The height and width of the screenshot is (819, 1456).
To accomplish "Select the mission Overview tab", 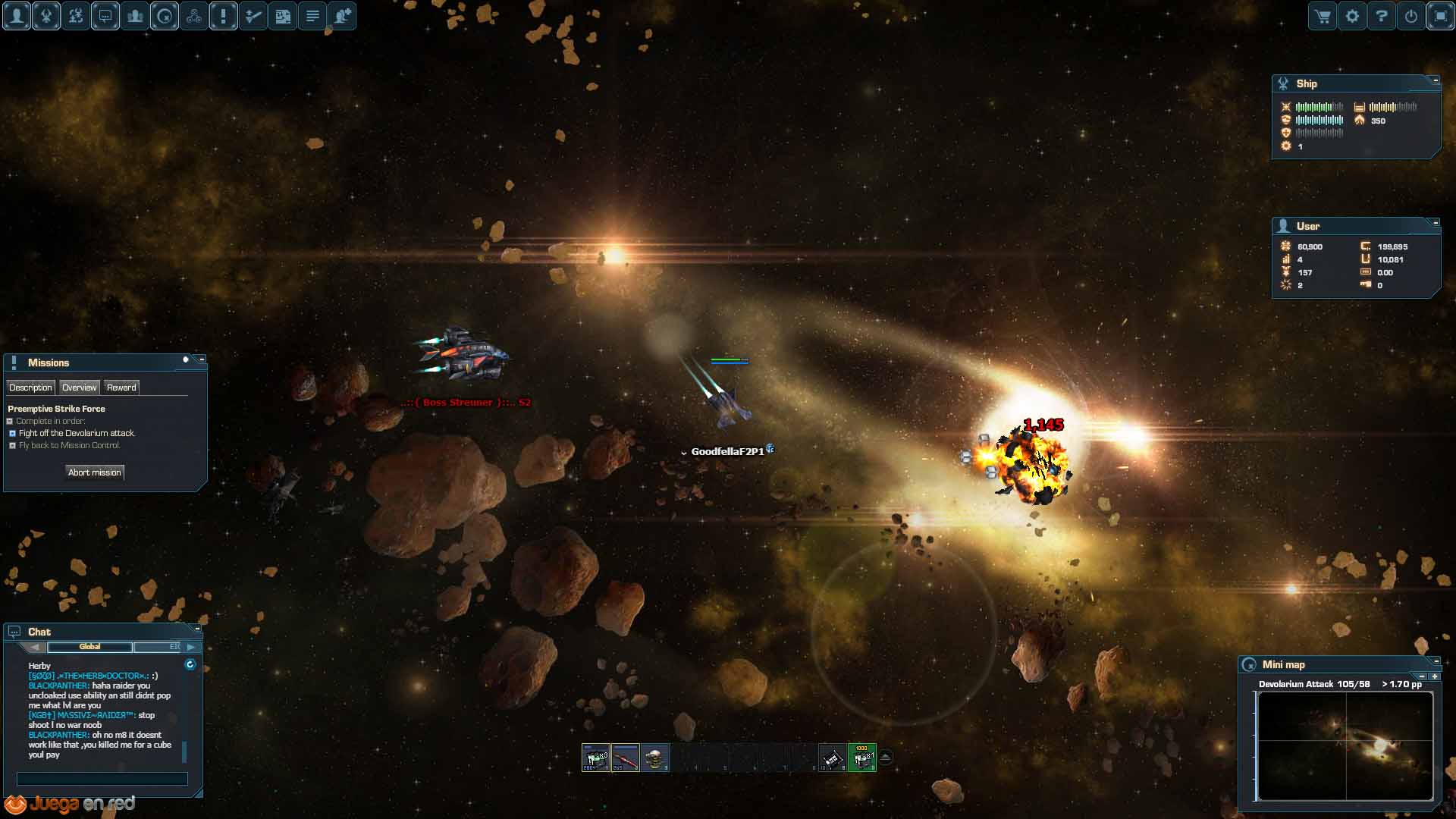I will click(79, 388).
